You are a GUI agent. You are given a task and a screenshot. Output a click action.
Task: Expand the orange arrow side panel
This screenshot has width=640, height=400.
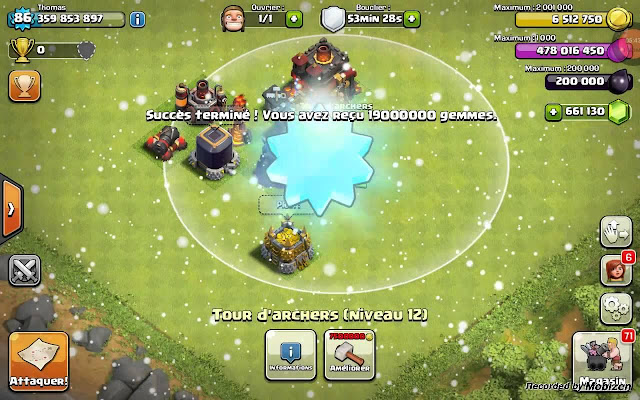click(9, 209)
